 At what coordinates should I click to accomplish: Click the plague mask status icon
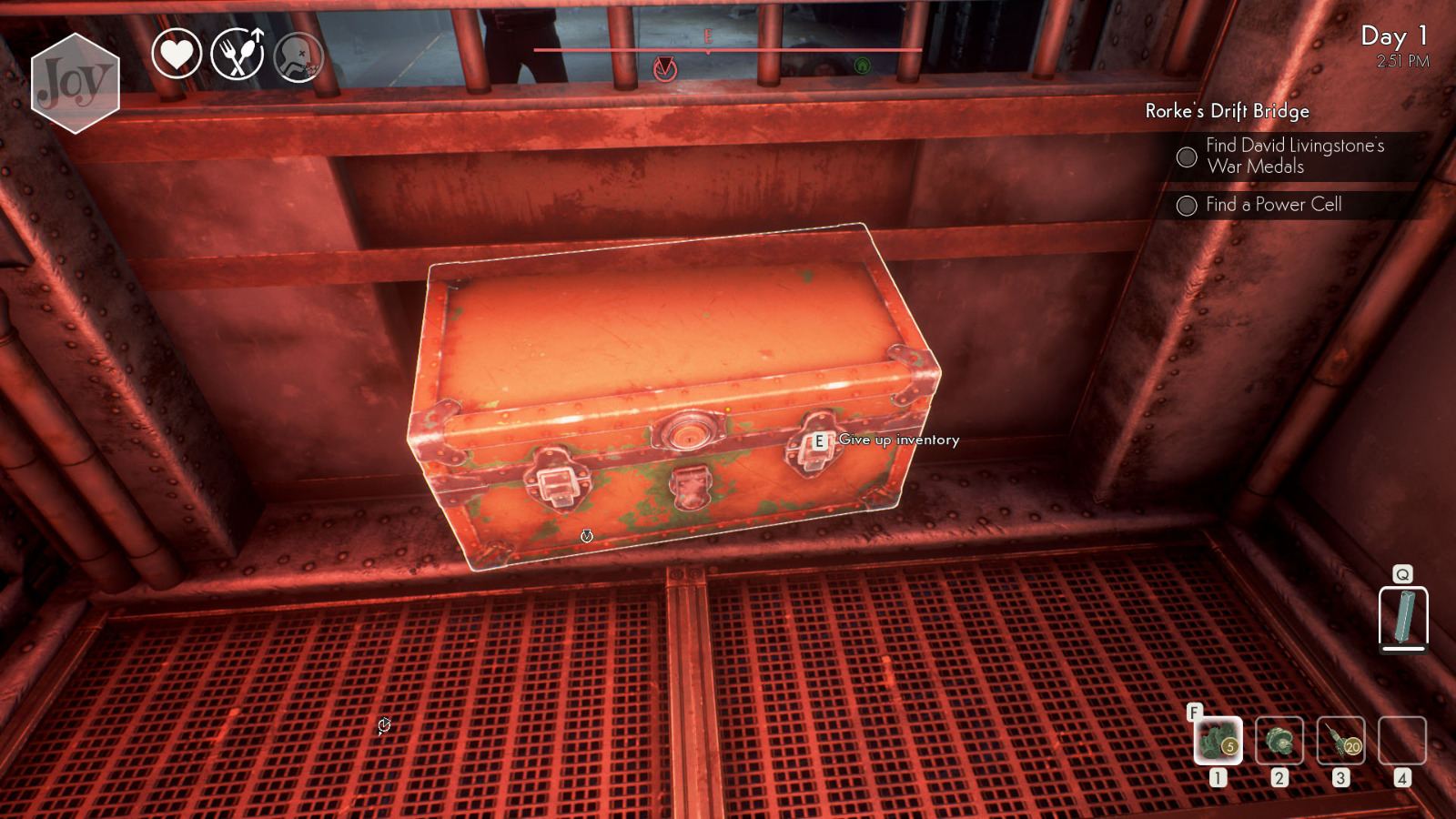[x=298, y=56]
